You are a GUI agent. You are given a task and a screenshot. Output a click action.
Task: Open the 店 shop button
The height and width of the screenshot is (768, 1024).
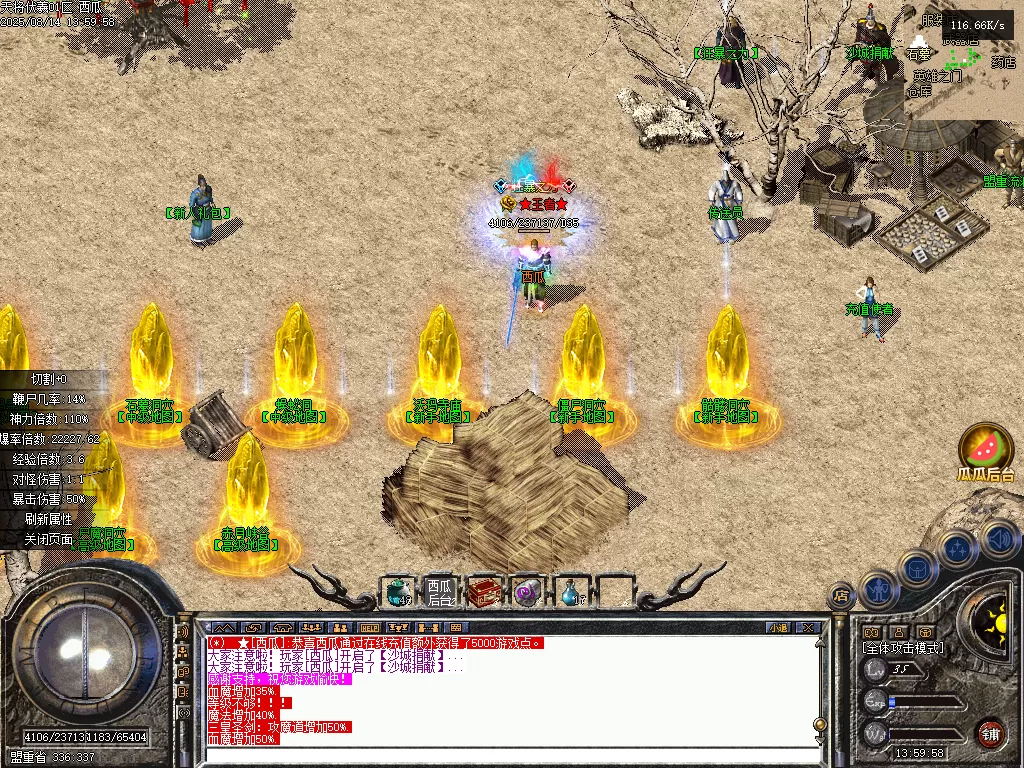(x=842, y=597)
